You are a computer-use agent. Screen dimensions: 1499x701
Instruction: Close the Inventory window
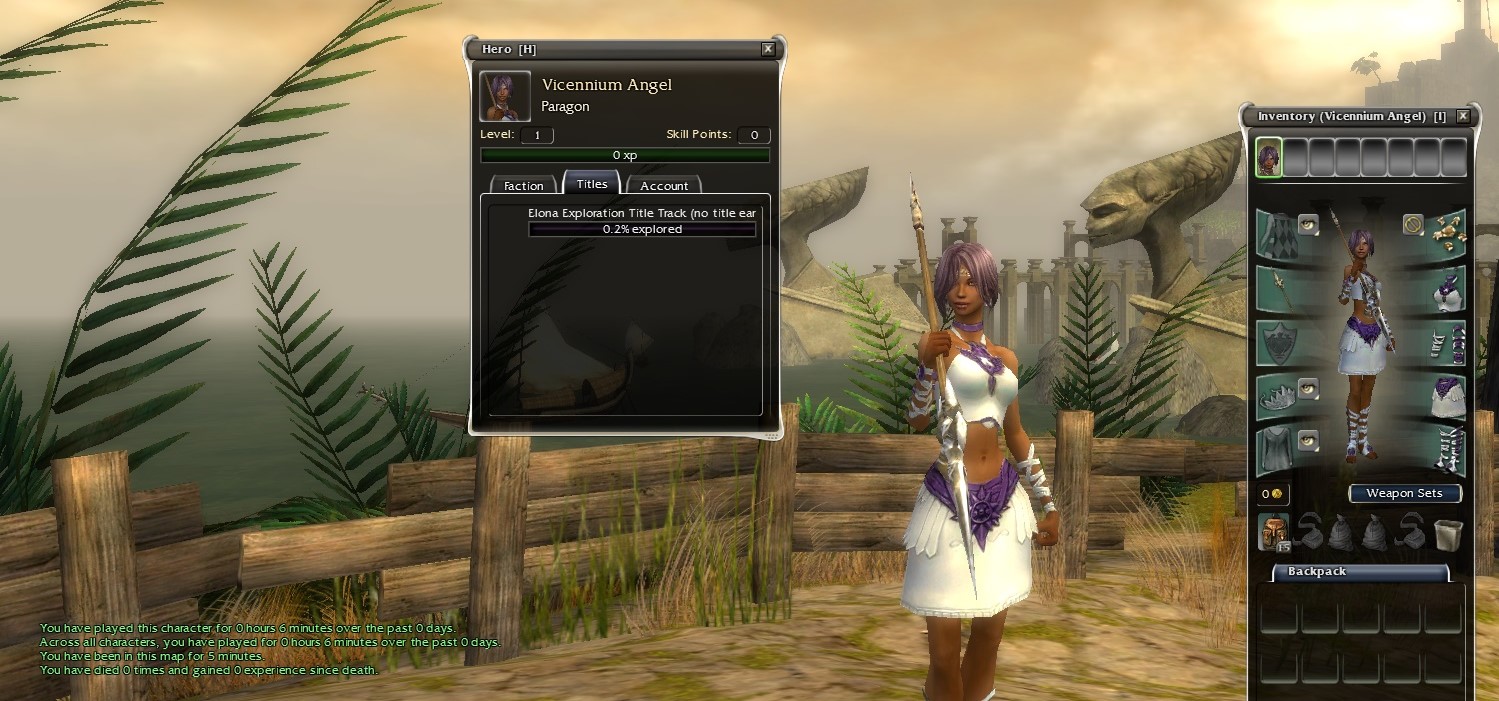pos(1463,116)
